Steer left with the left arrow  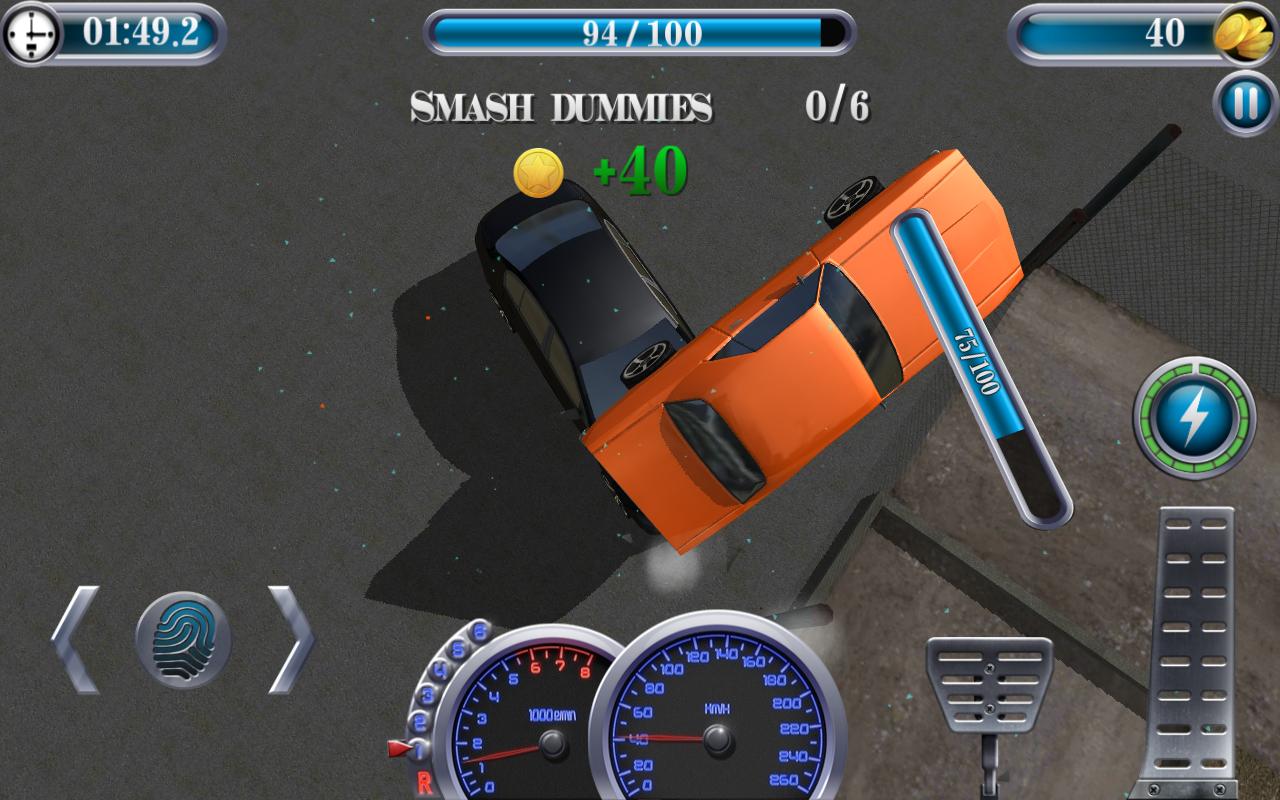pos(76,639)
